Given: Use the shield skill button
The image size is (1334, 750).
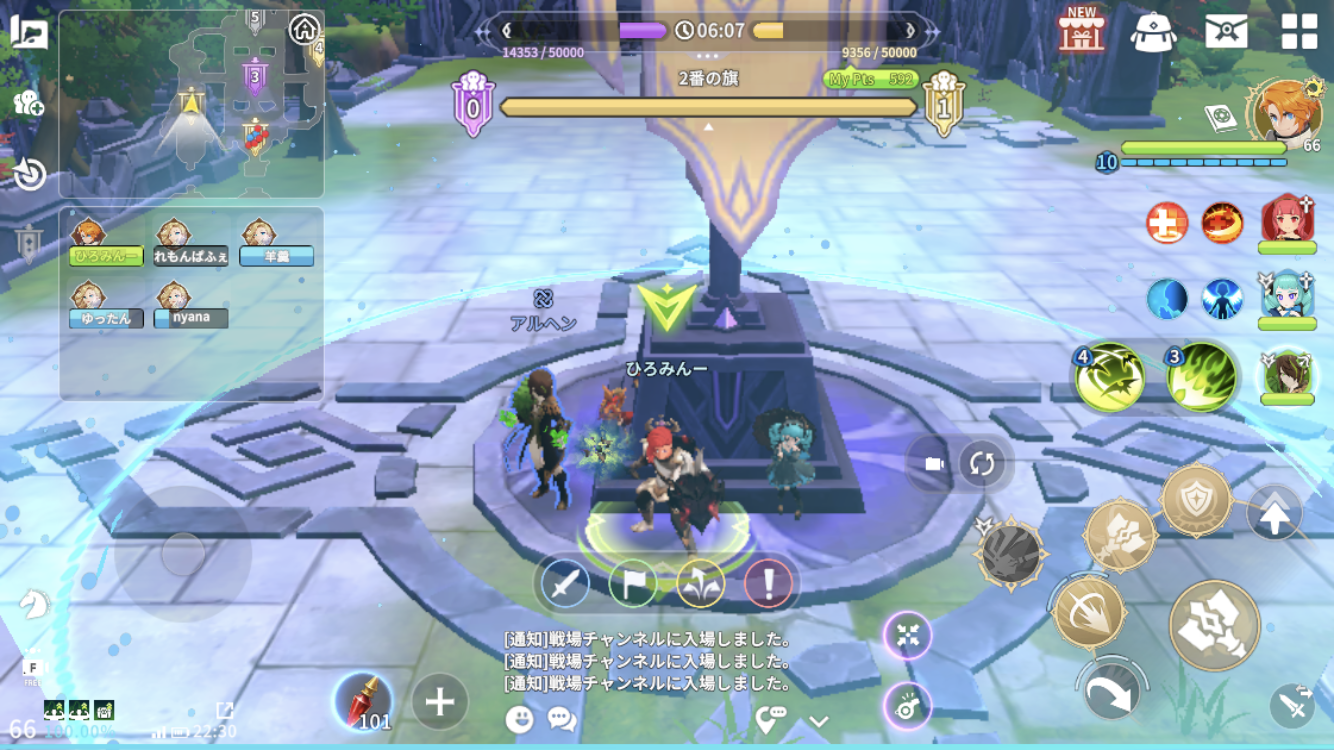Looking at the screenshot, I should point(1196,500).
